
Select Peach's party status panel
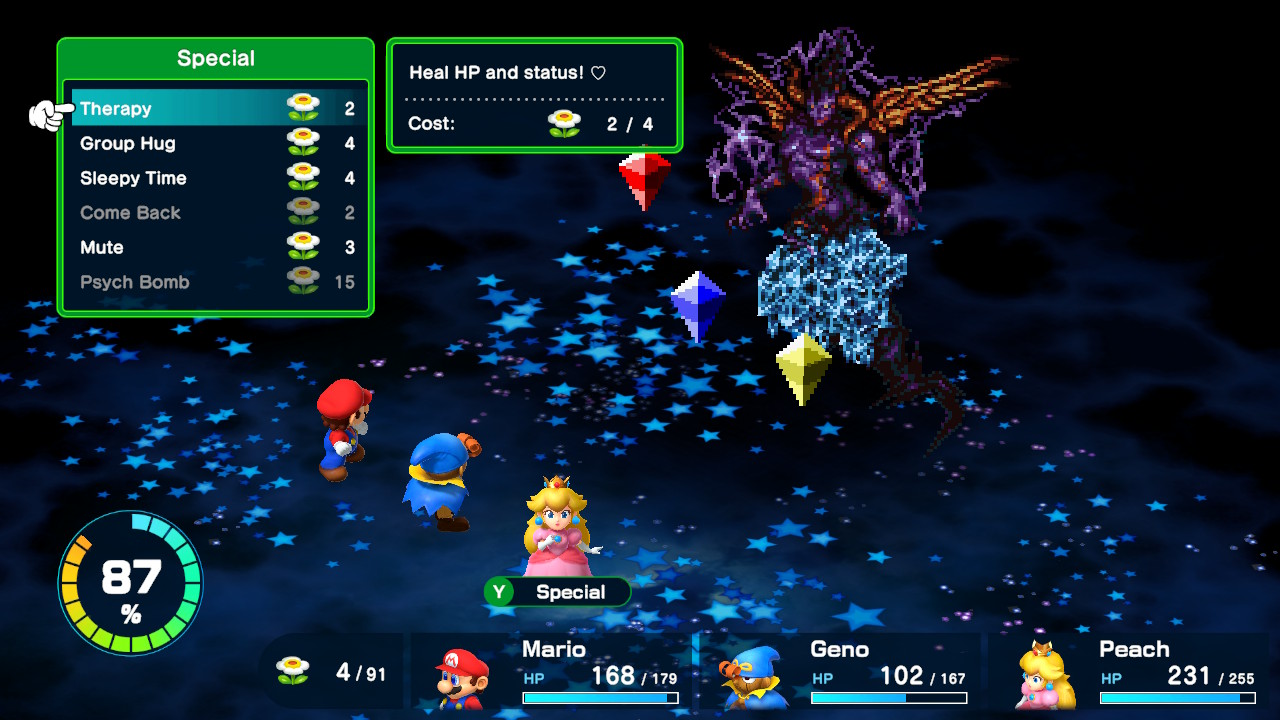(x=1131, y=673)
